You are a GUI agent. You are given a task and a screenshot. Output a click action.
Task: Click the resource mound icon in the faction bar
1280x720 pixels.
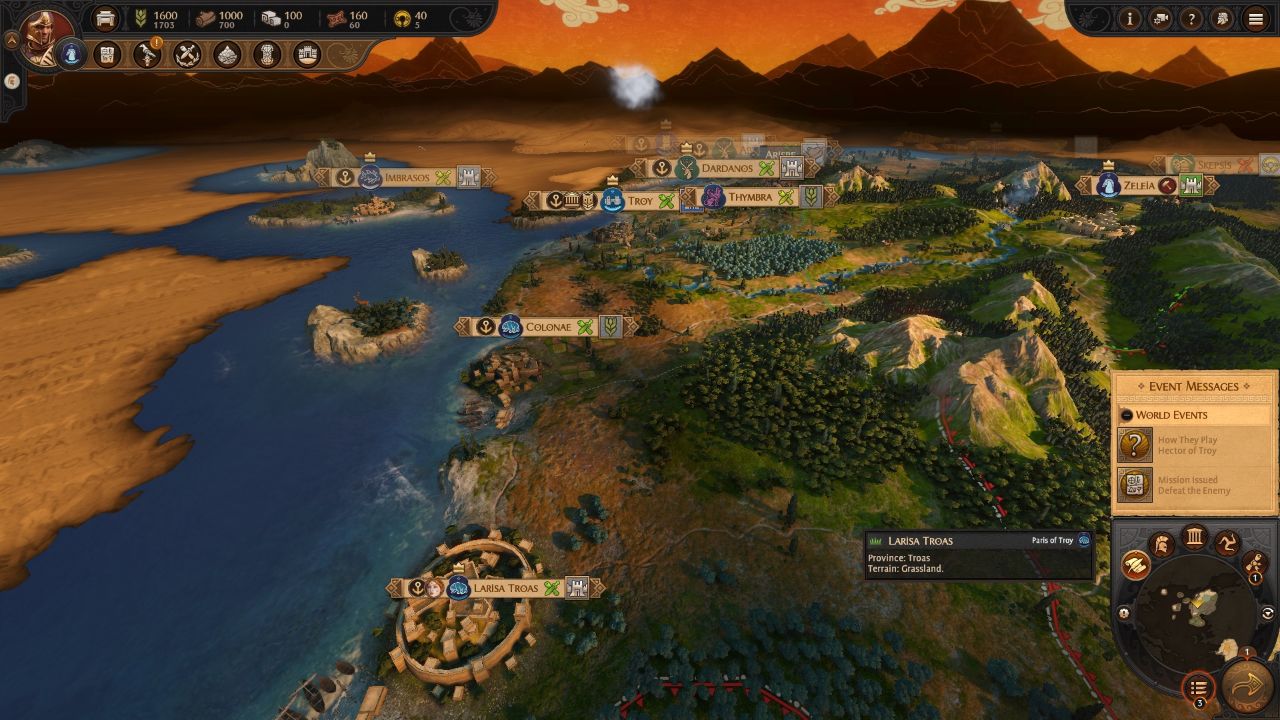click(x=227, y=54)
